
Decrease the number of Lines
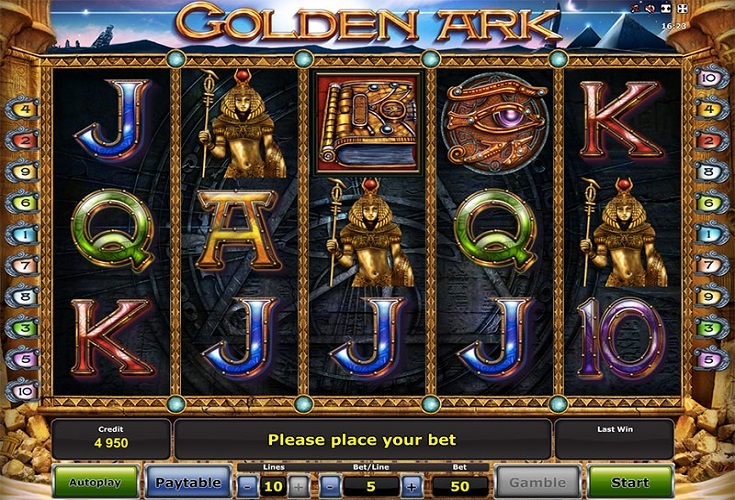(x=249, y=485)
